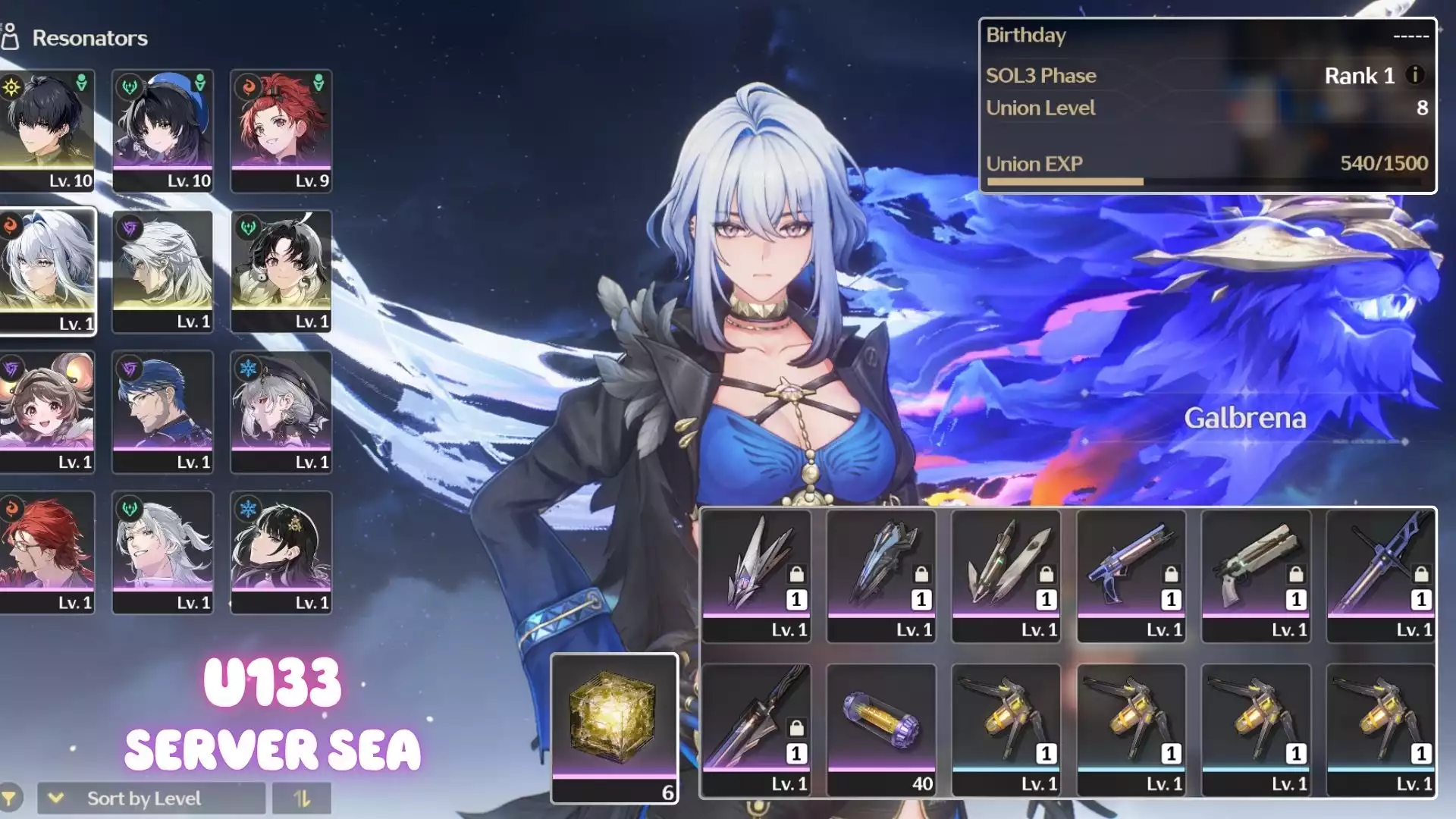Image resolution: width=1456 pixels, height=819 pixels.
Task: Toggle the sort order arrows button
Action: [x=302, y=798]
